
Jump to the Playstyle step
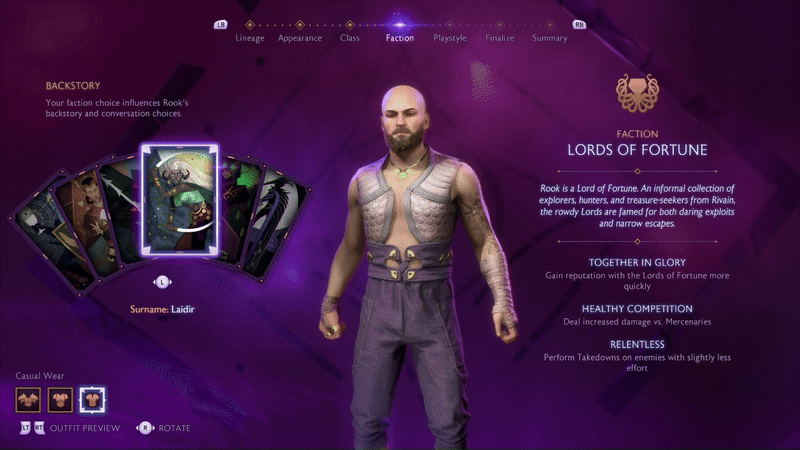[450, 38]
